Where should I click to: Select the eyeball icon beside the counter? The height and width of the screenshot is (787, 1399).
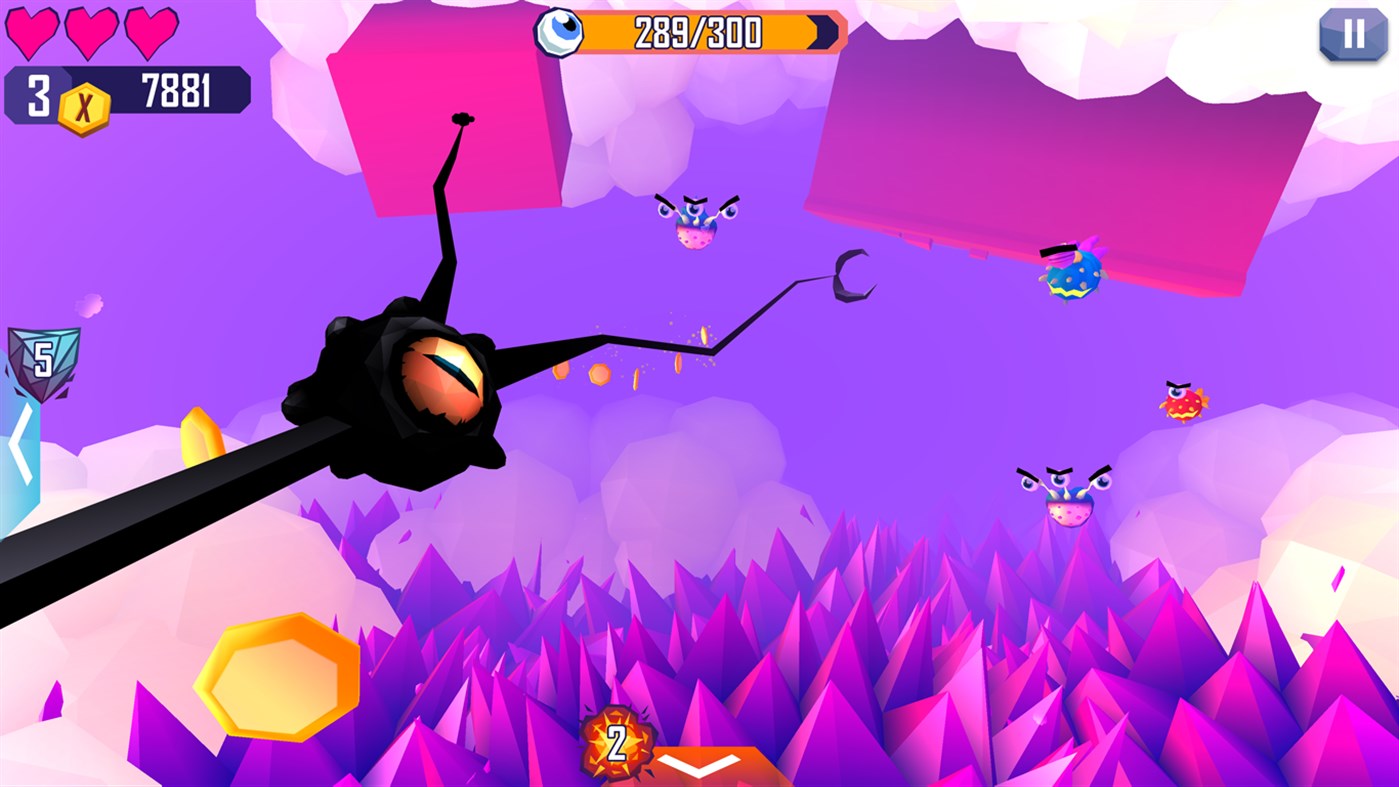[561, 31]
